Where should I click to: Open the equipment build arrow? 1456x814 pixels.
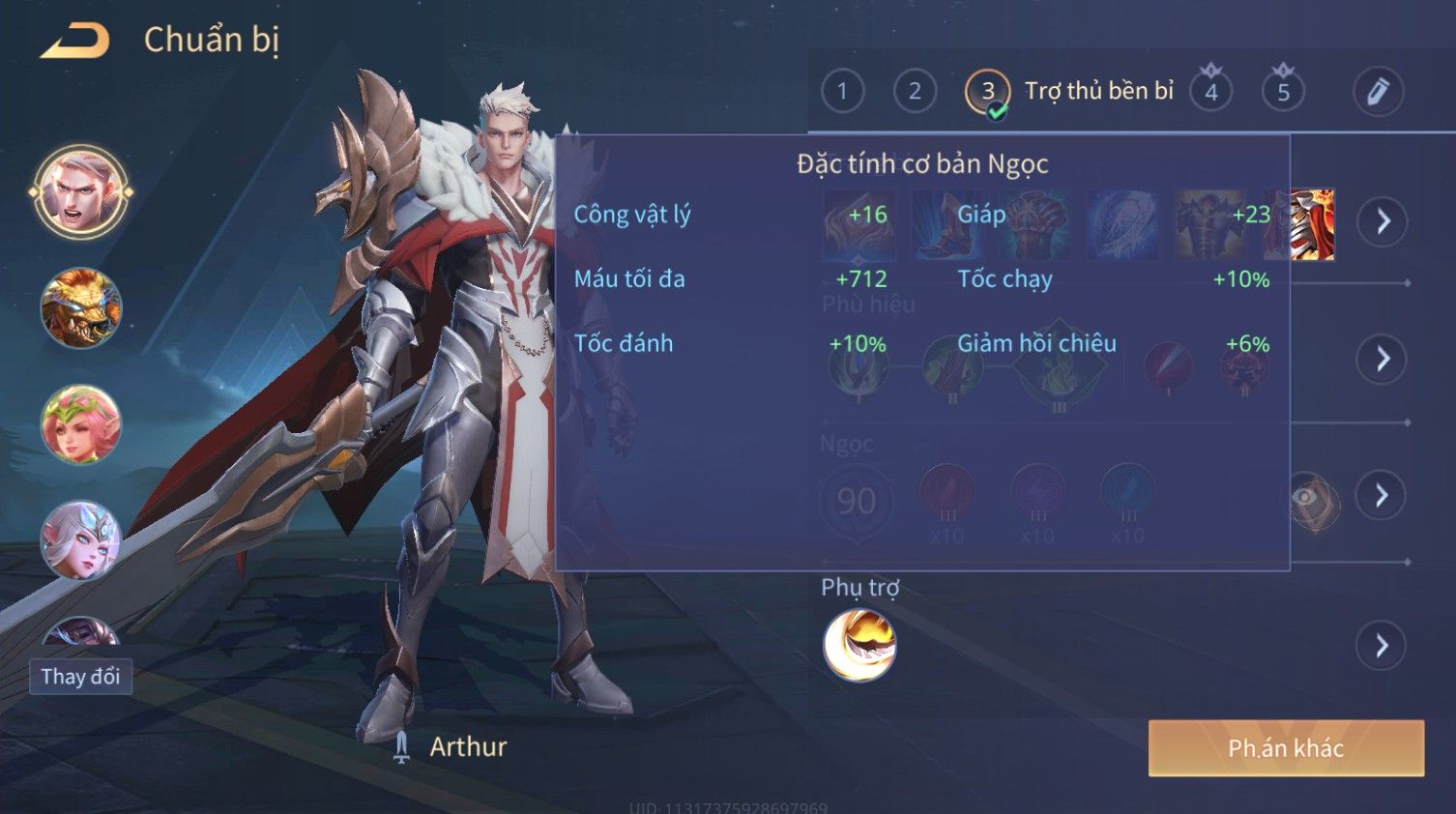(1383, 221)
